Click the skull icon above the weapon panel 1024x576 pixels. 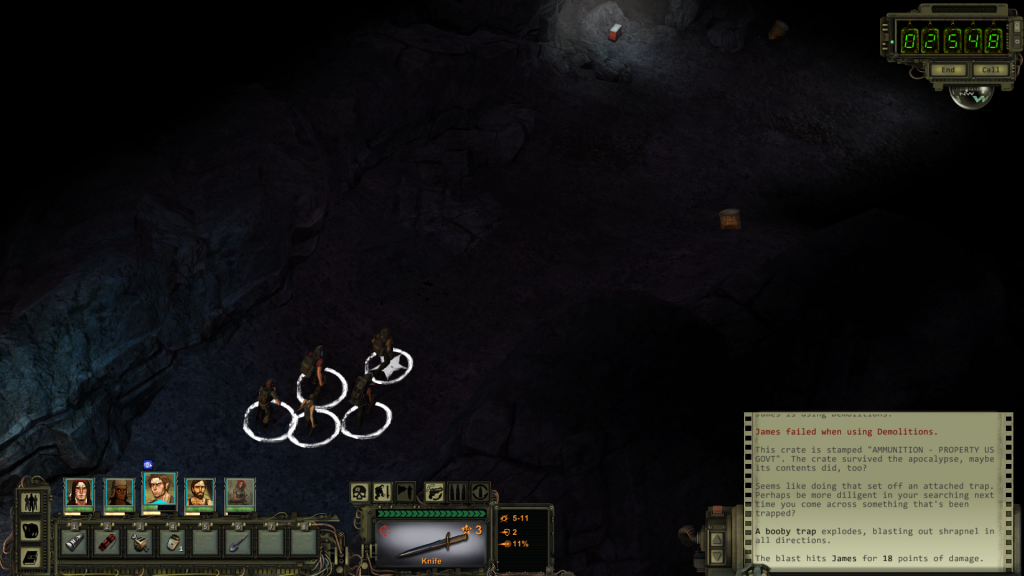coord(359,492)
